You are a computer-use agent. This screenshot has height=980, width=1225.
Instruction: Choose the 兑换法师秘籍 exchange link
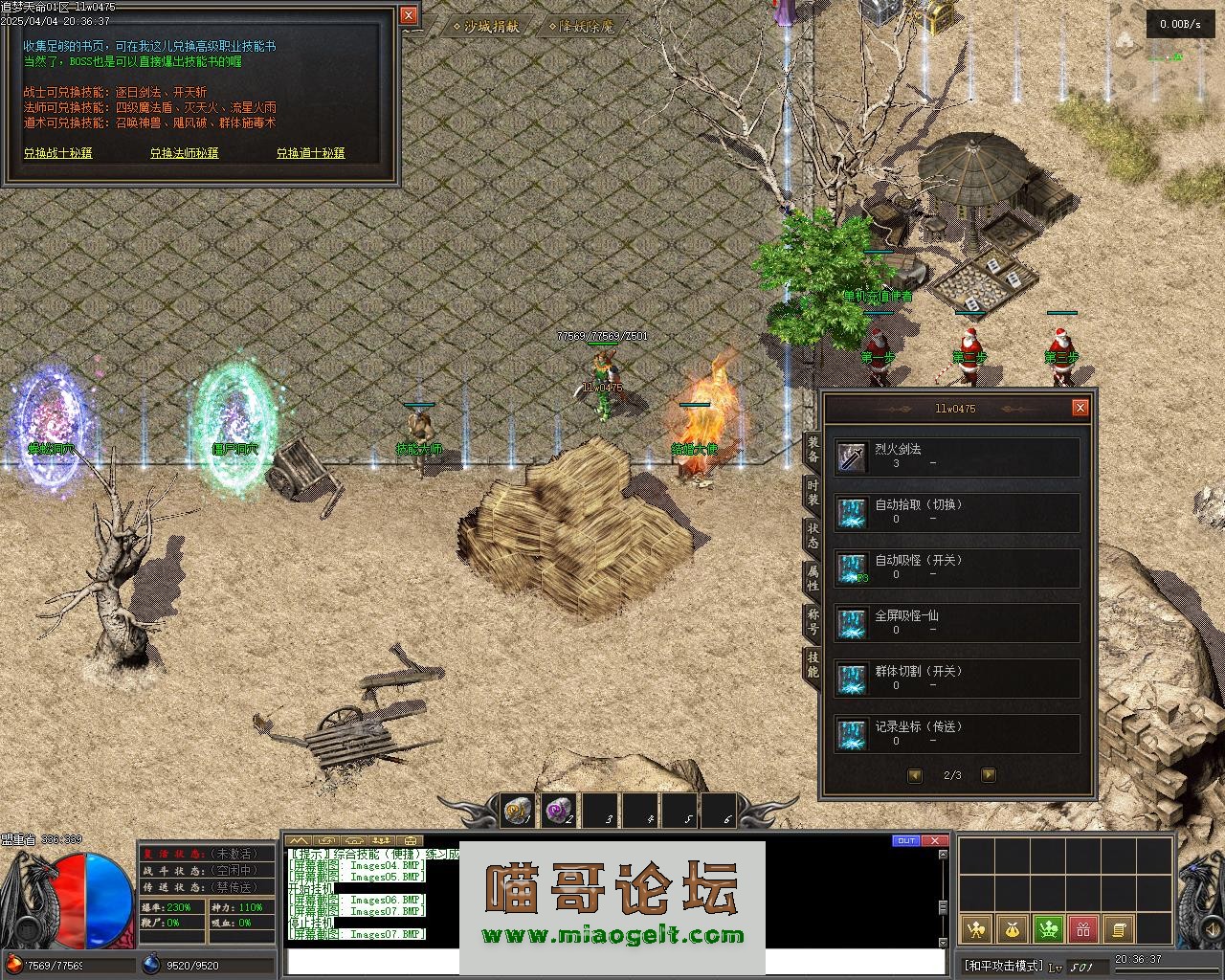[x=184, y=153]
